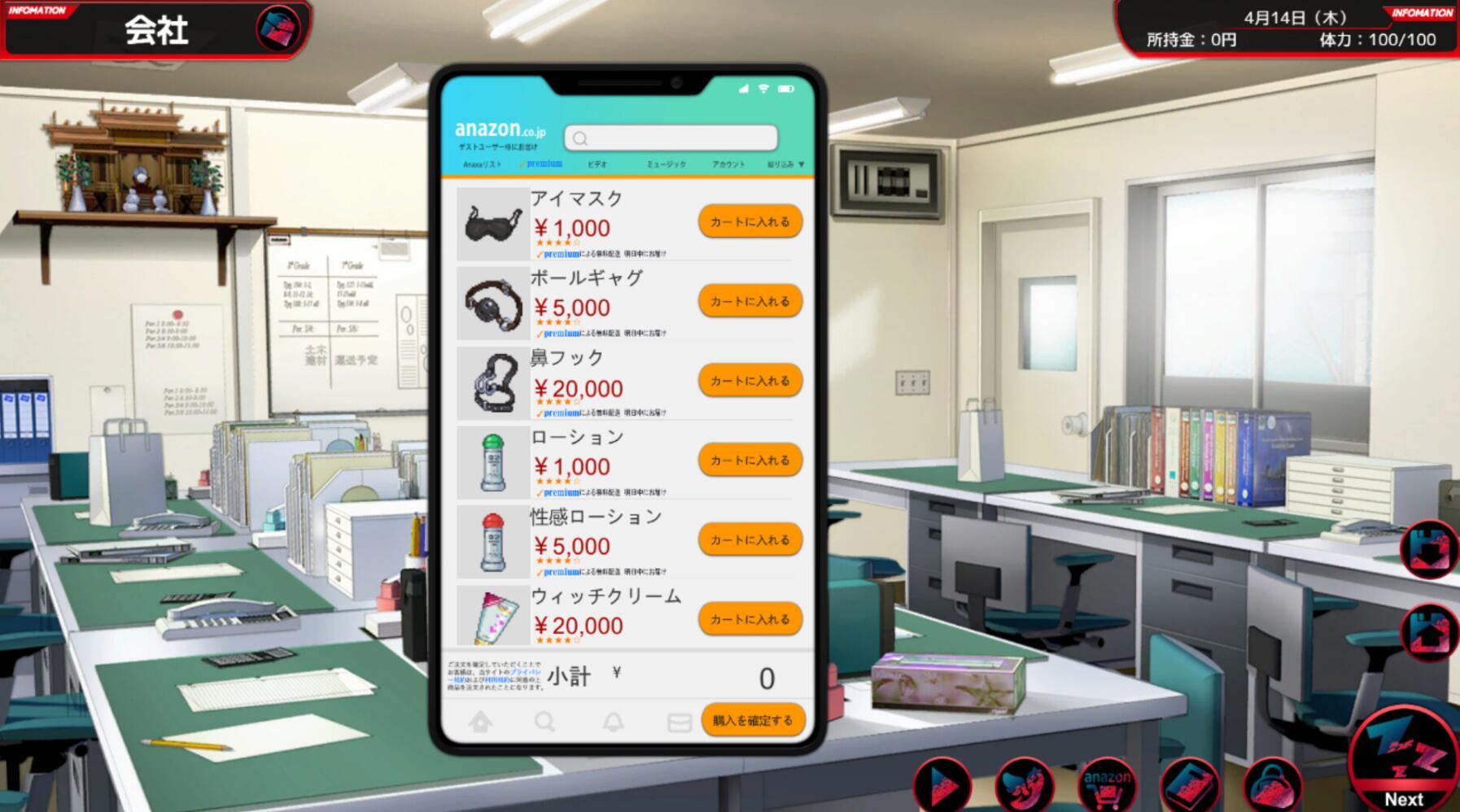
Task: Click the play triangle icon bottom right
Action: [x=942, y=784]
